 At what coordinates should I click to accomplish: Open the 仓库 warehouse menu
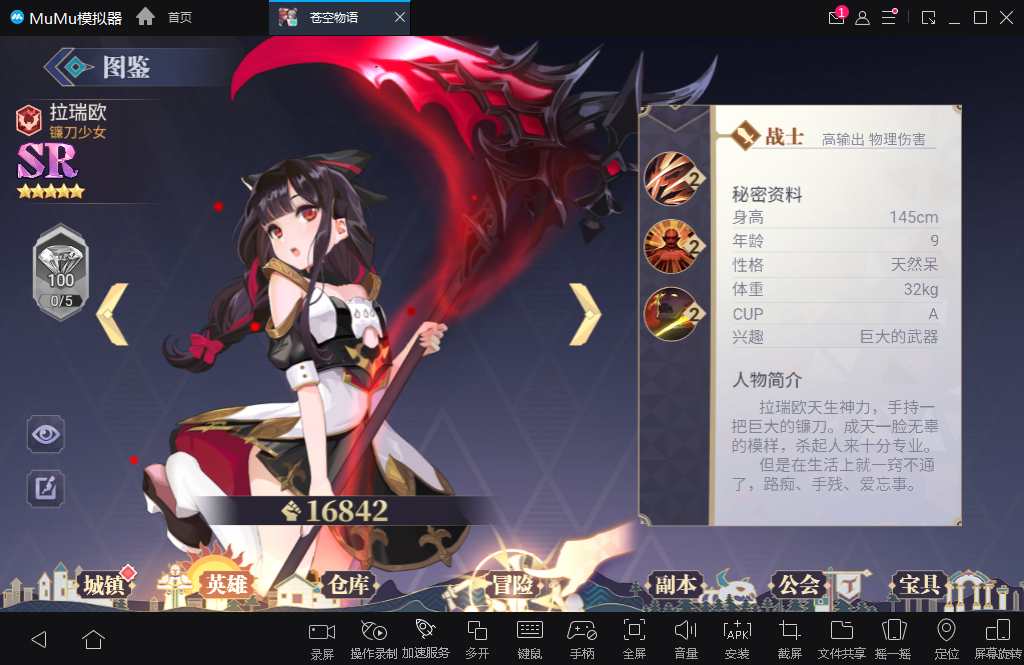pos(347,585)
